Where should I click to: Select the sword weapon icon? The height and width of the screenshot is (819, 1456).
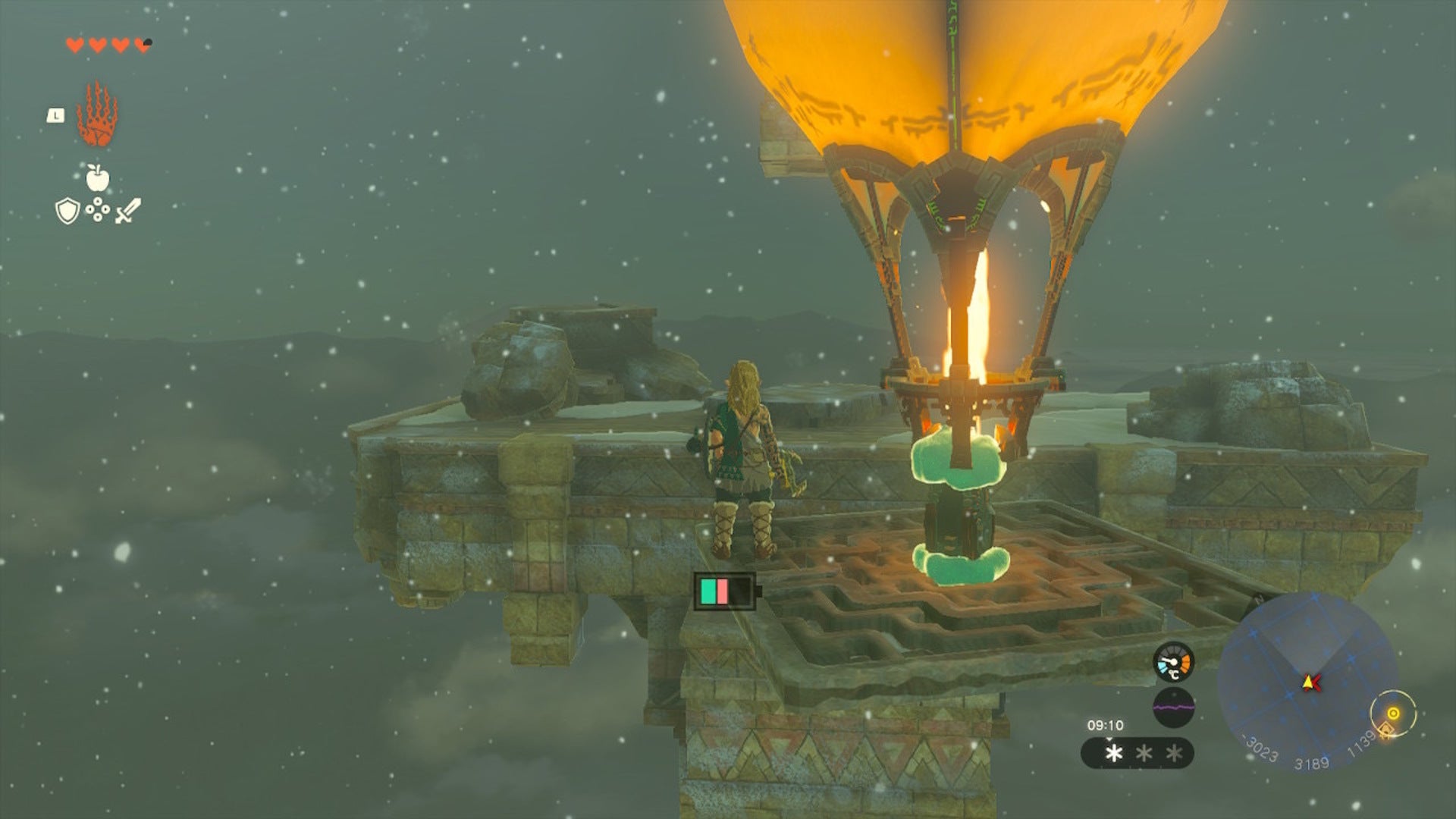128,210
